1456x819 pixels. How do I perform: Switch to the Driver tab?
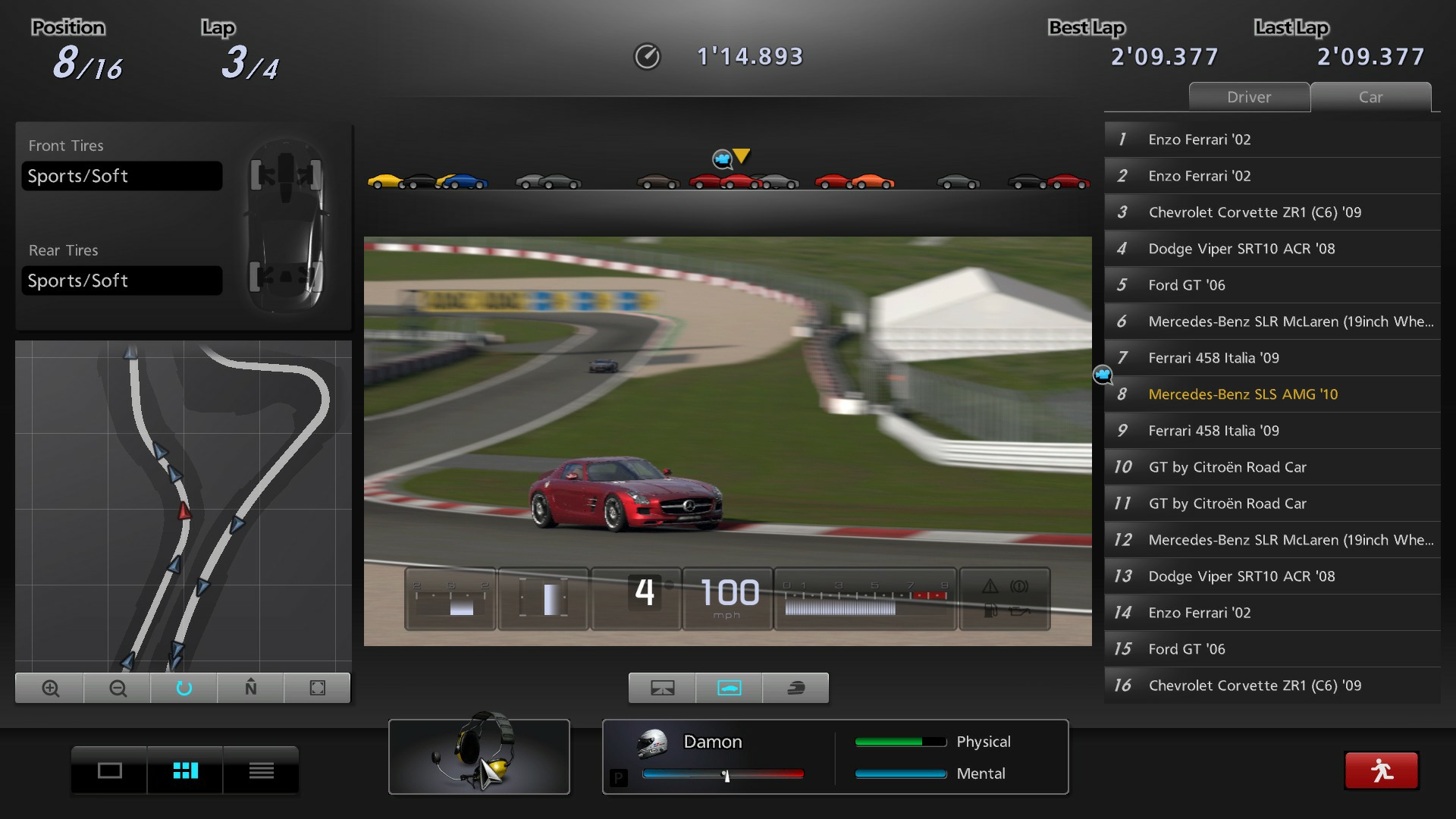point(1248,97)
